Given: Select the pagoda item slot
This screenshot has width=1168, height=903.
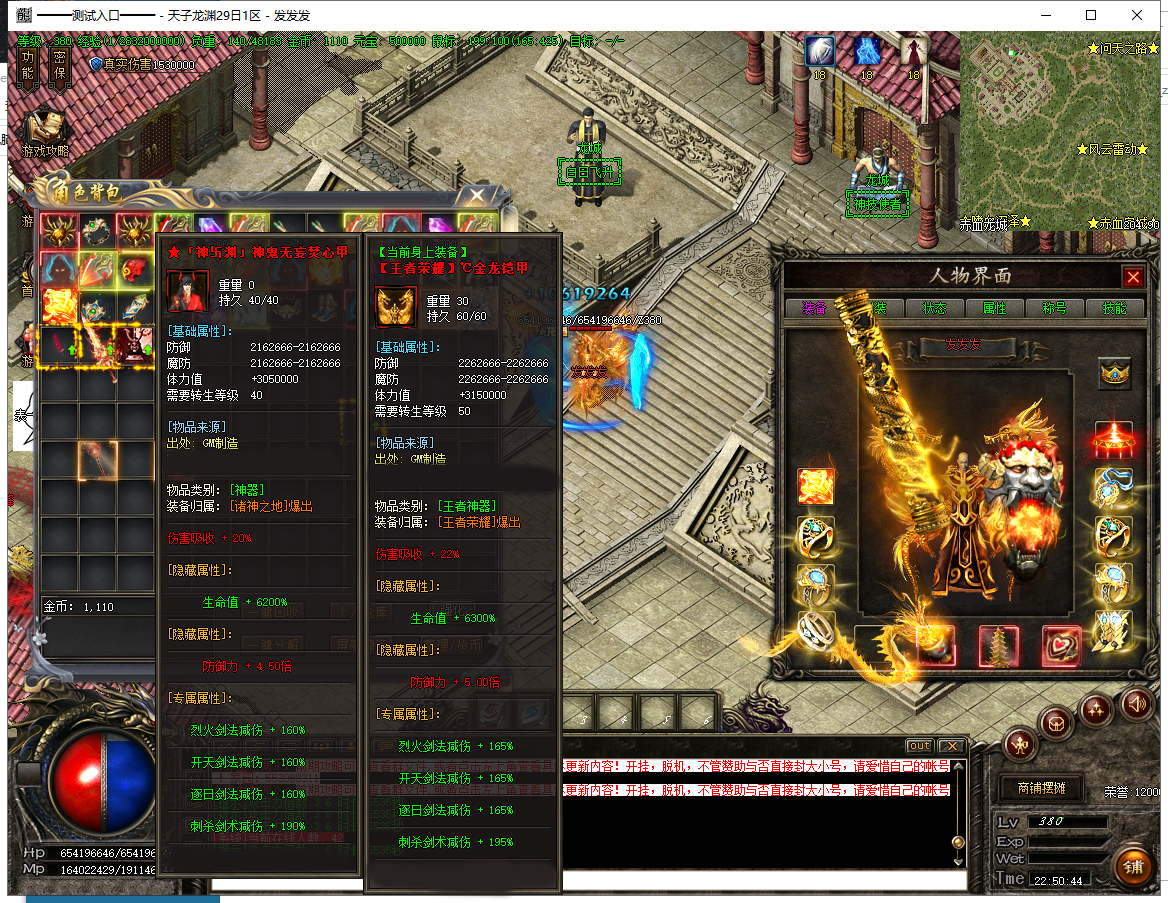Looking at the screenshot, I should point(997,645).
